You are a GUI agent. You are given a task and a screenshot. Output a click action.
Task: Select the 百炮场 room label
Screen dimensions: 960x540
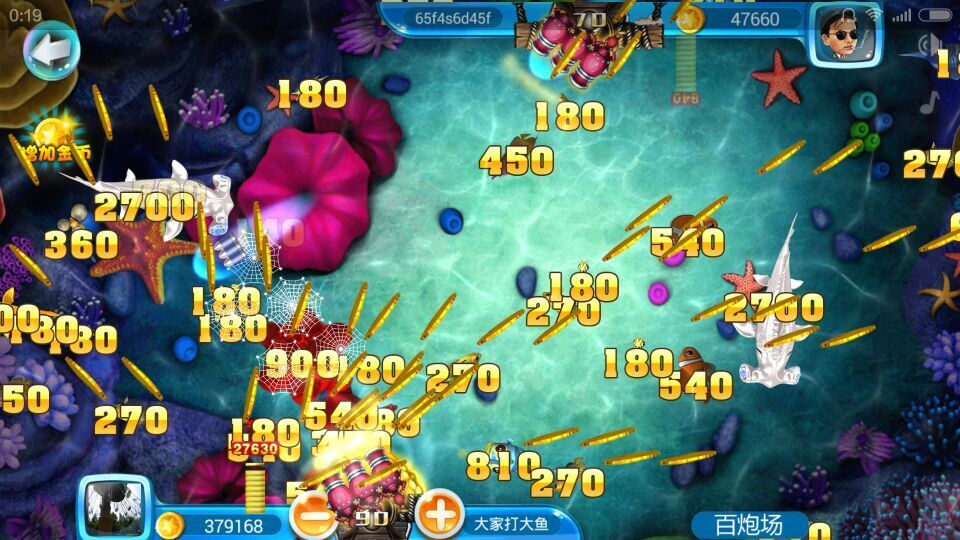click(750, 524)
